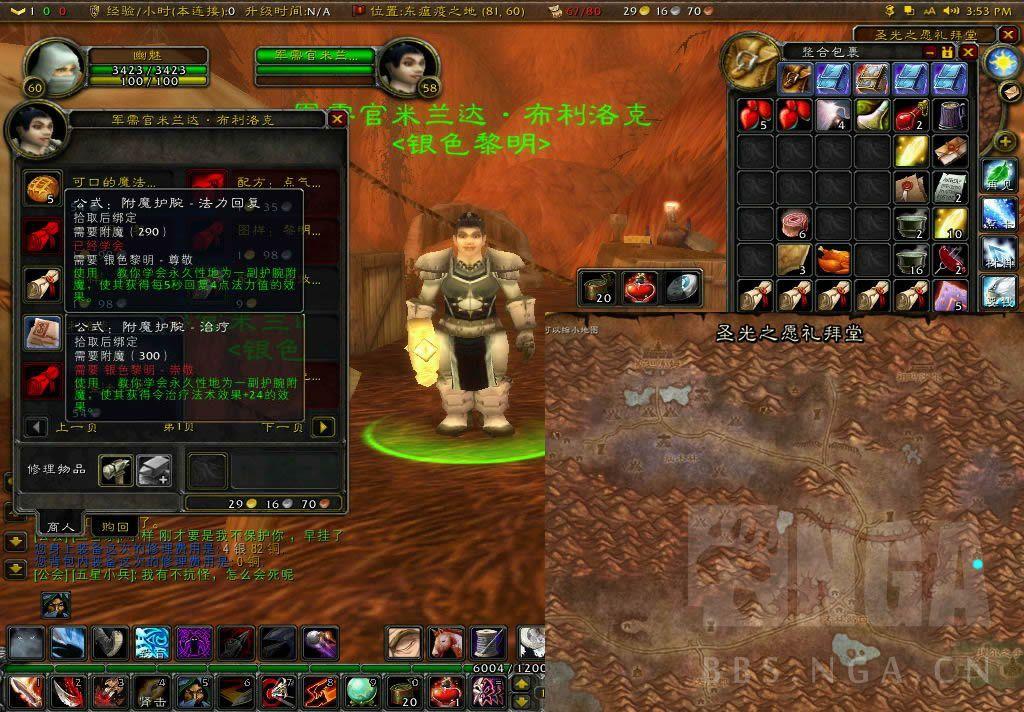
Task: Click the action bar page-up arrow
Action: tap(521, 683)
